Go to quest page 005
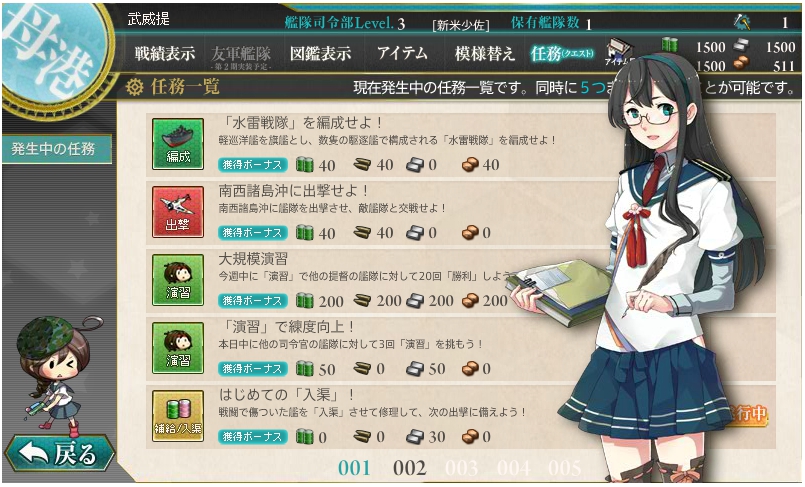Image resolution: width=805 pixels, height=487 pixels. pos(564,468)
